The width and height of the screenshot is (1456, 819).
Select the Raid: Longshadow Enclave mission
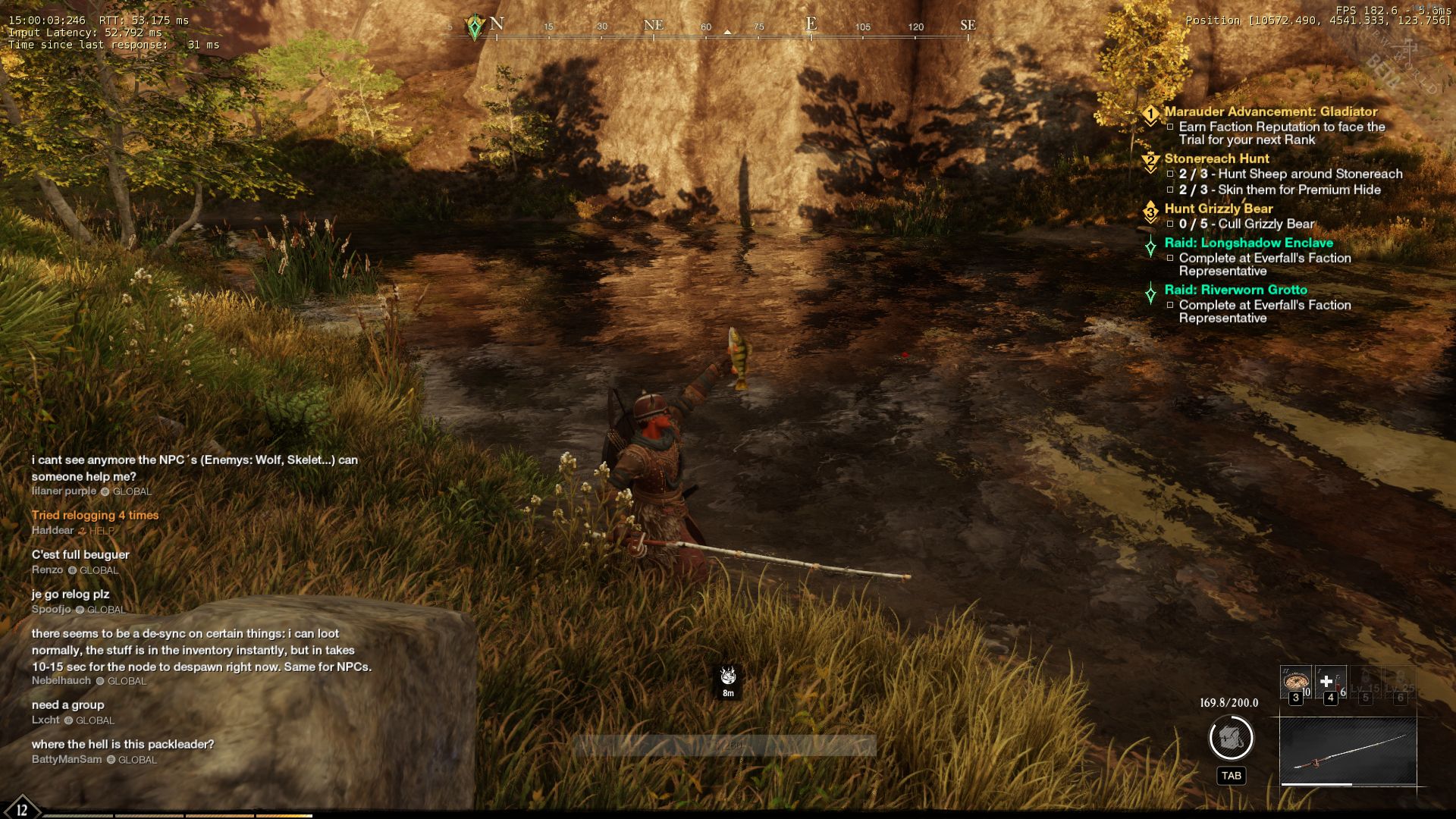(x=1248, y=243)
